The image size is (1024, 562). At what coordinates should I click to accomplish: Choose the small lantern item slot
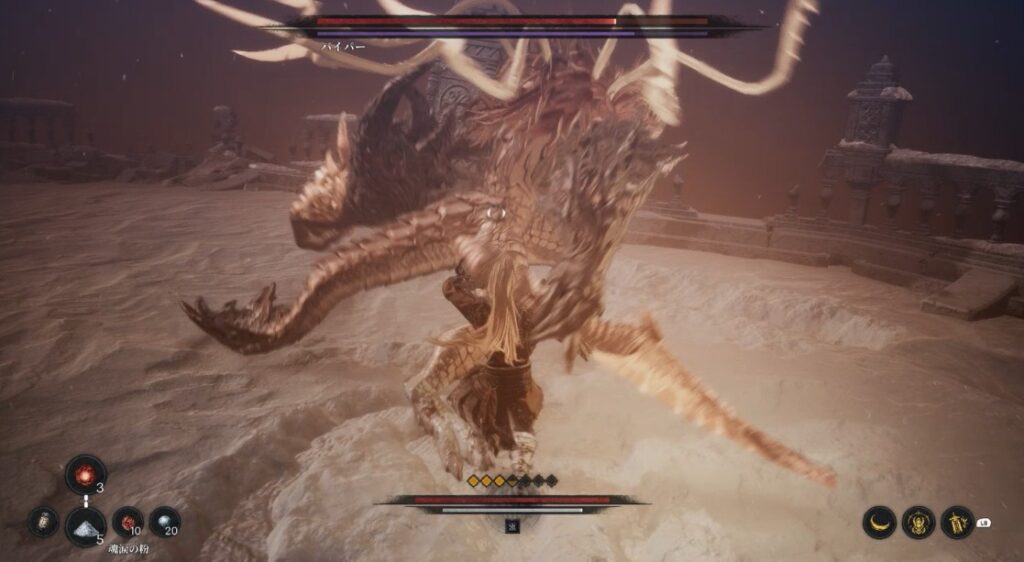tap(43, 522)
